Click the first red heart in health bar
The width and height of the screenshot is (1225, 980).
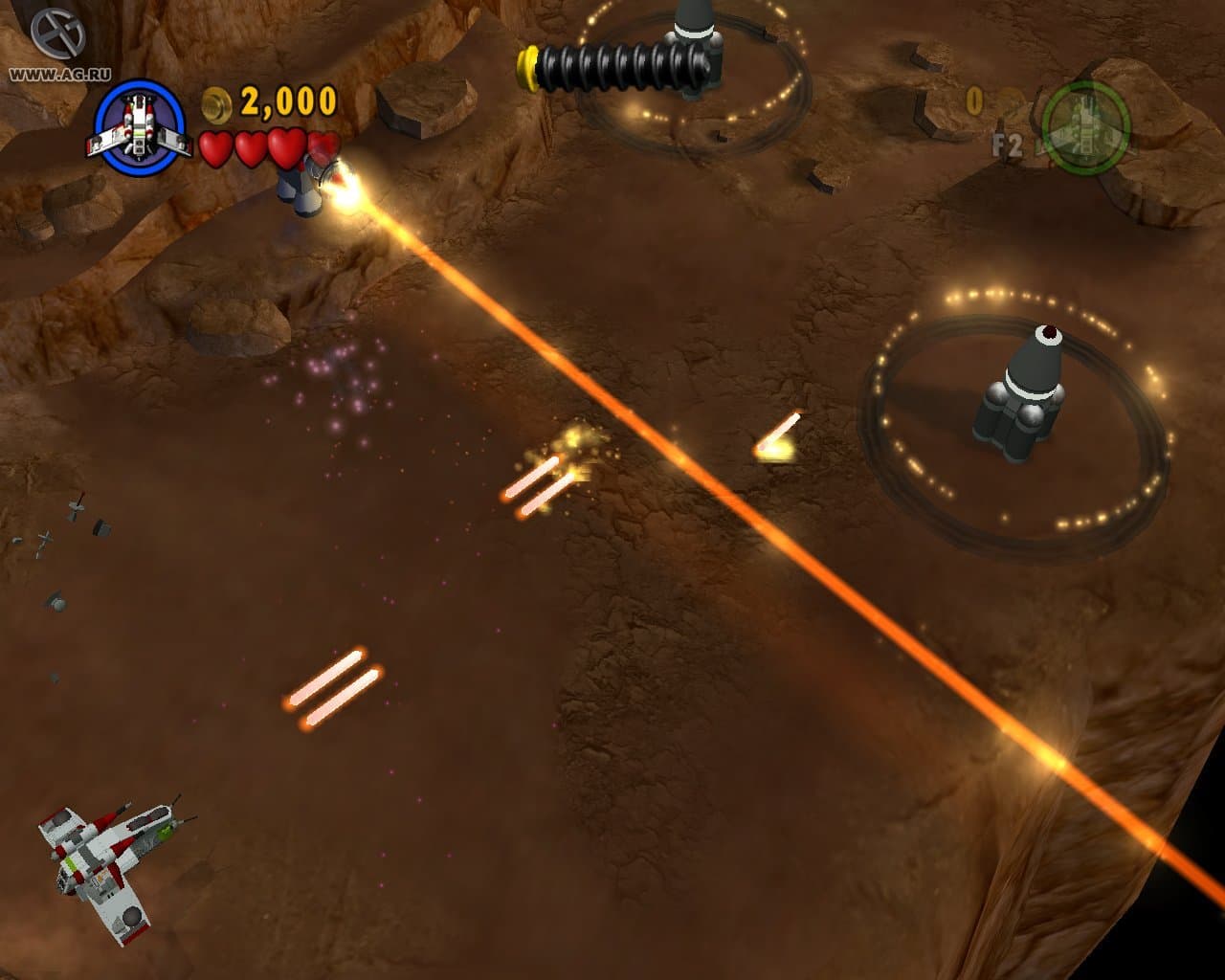coord(218,150)
